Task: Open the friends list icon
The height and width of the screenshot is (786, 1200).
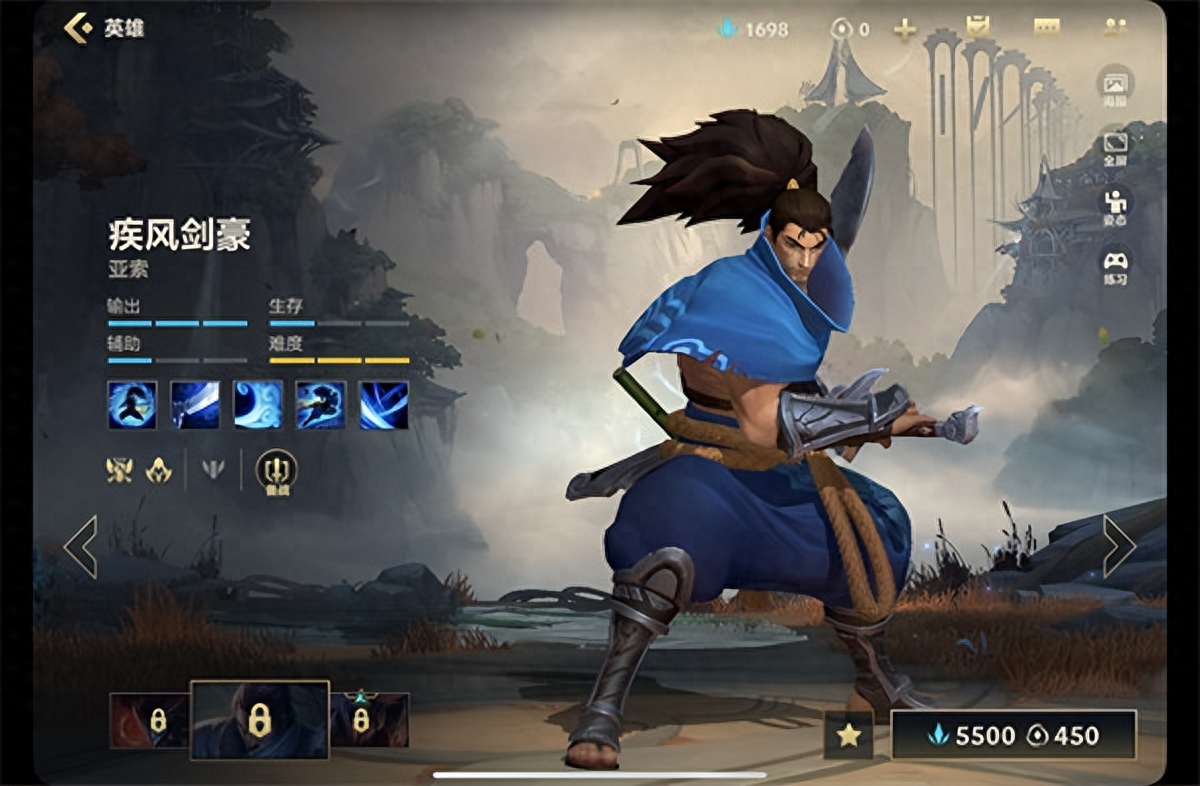Action: point(1115,28)
